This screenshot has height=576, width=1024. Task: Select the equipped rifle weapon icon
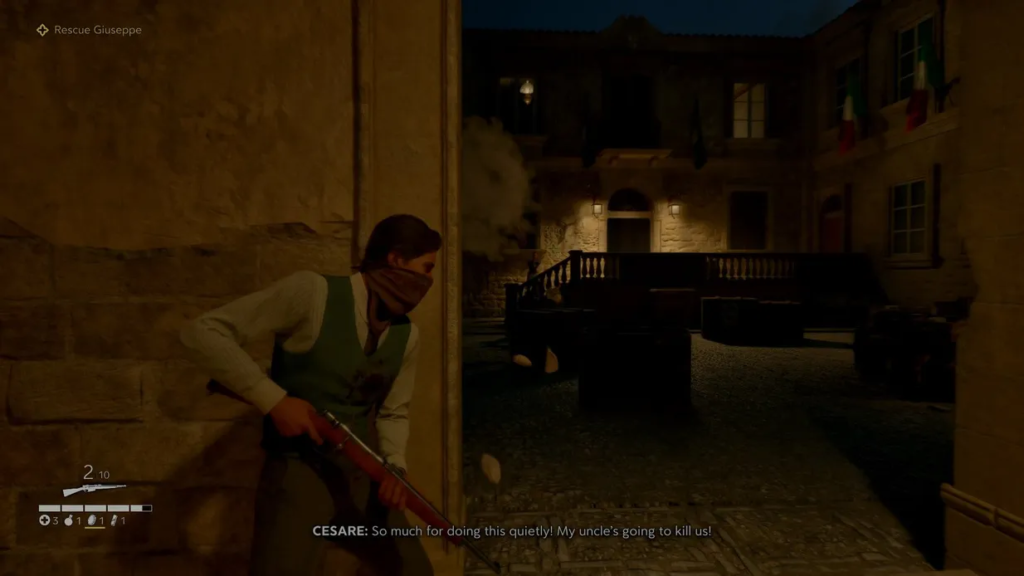pyautogui.click(x=94, y=489)
